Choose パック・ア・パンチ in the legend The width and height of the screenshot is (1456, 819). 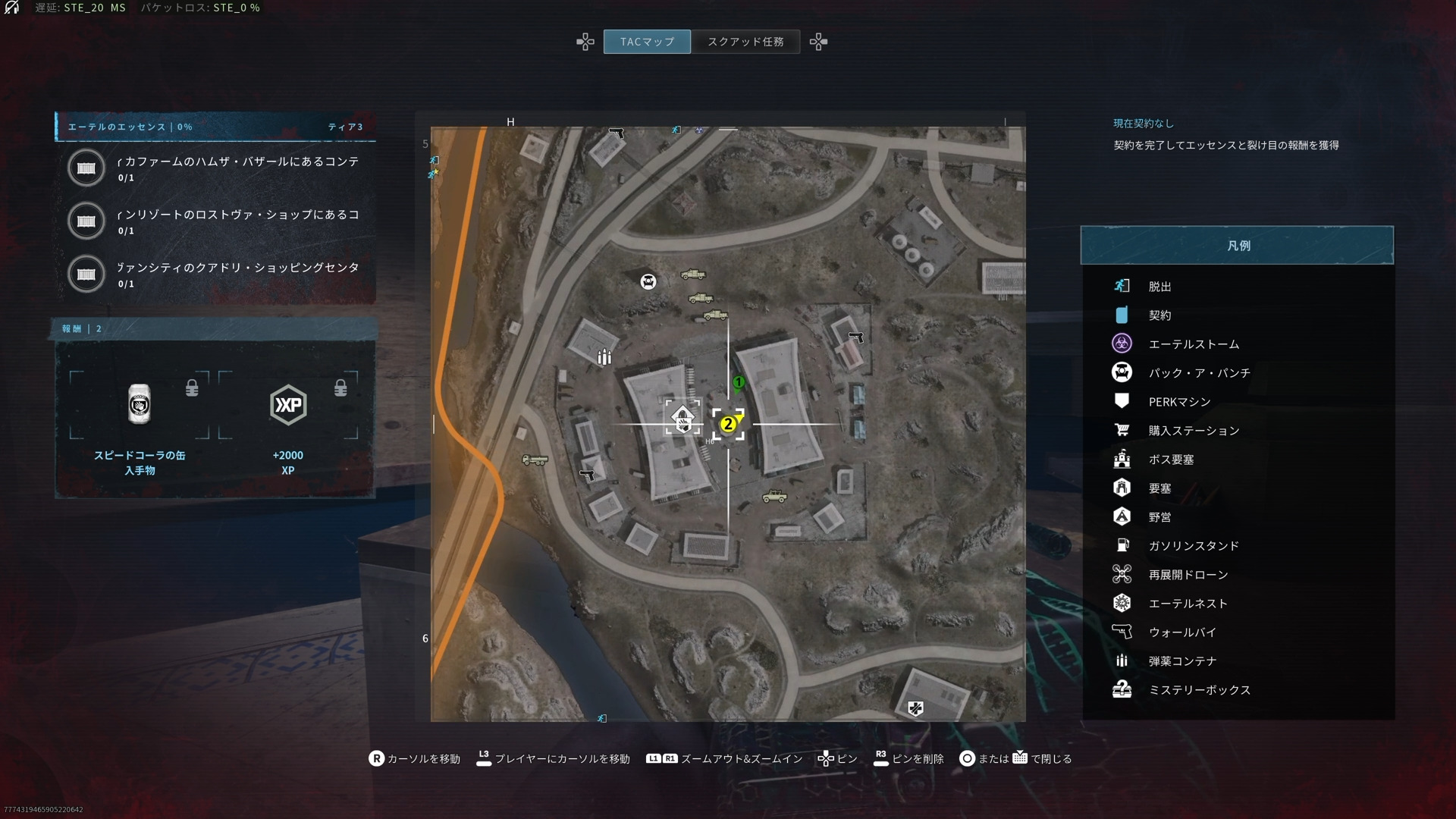point(1199,373)
